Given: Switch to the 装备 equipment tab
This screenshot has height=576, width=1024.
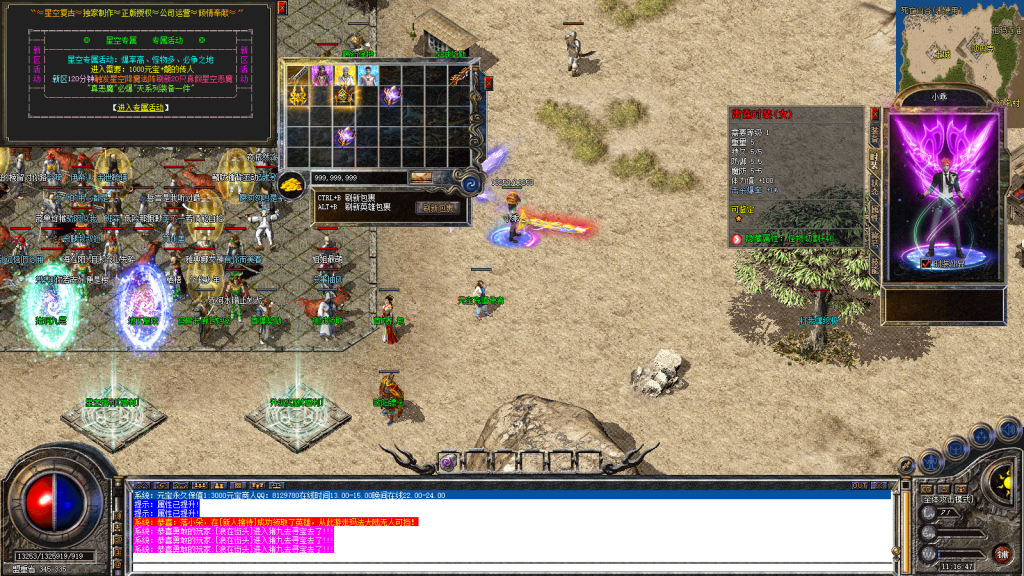Looking at the screenshot, I should [x=875, y=134].
